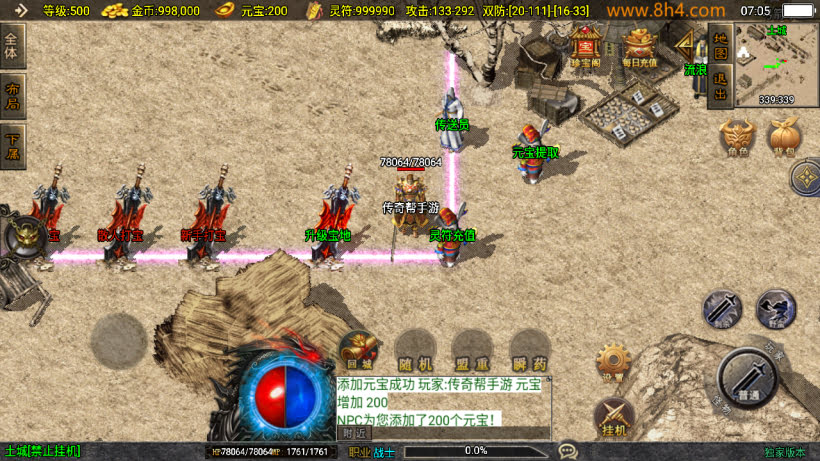820x461 pixels.
Task: Open the 珍宝阁 treasure shop
Action: [585, 46]
